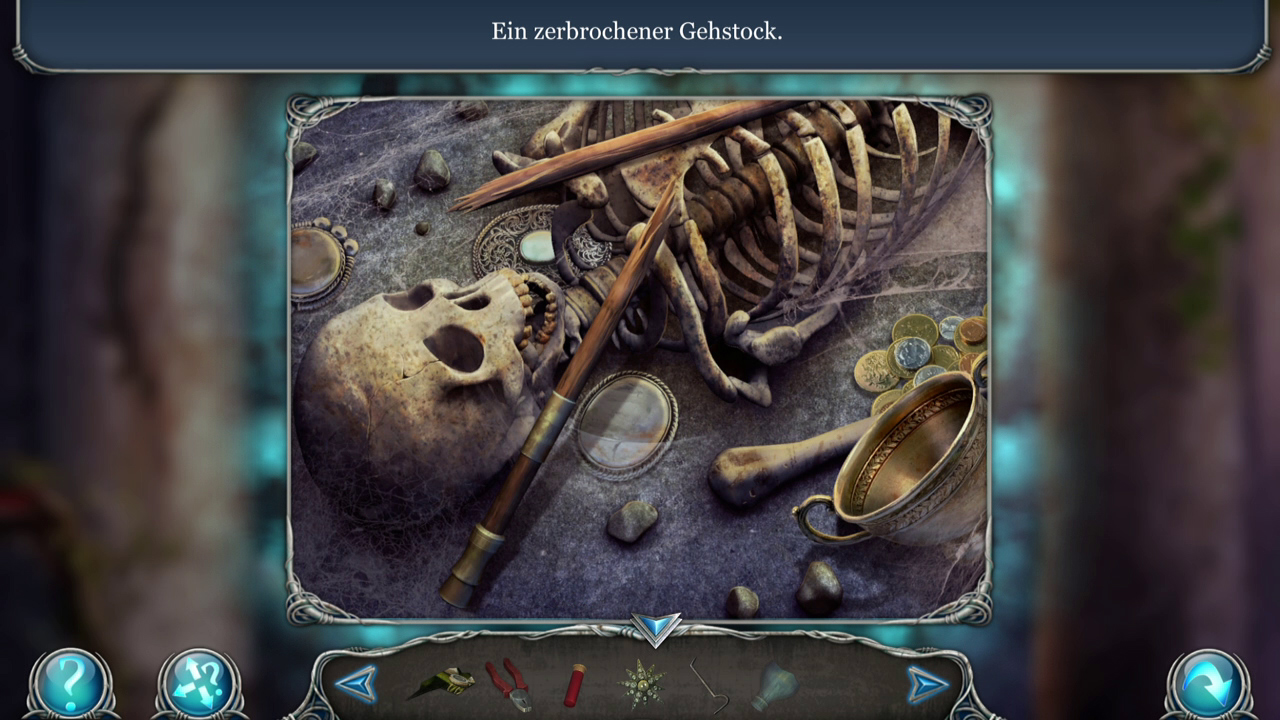Choose the glass bulb from the inventory
Viewport: 1280px width, 720px height.
coord(775,686)
